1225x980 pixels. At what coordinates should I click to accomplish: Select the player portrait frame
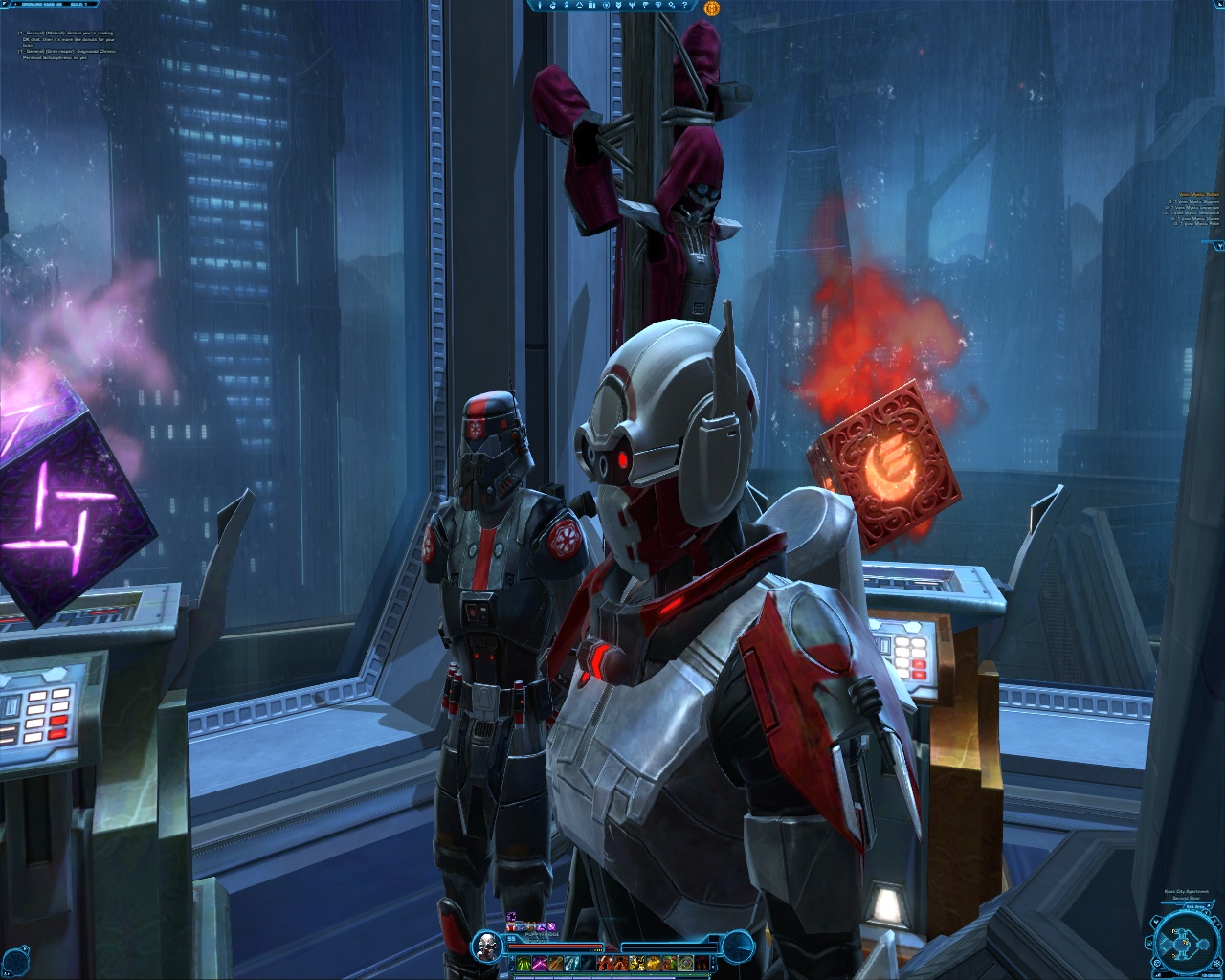pos(487,947)
